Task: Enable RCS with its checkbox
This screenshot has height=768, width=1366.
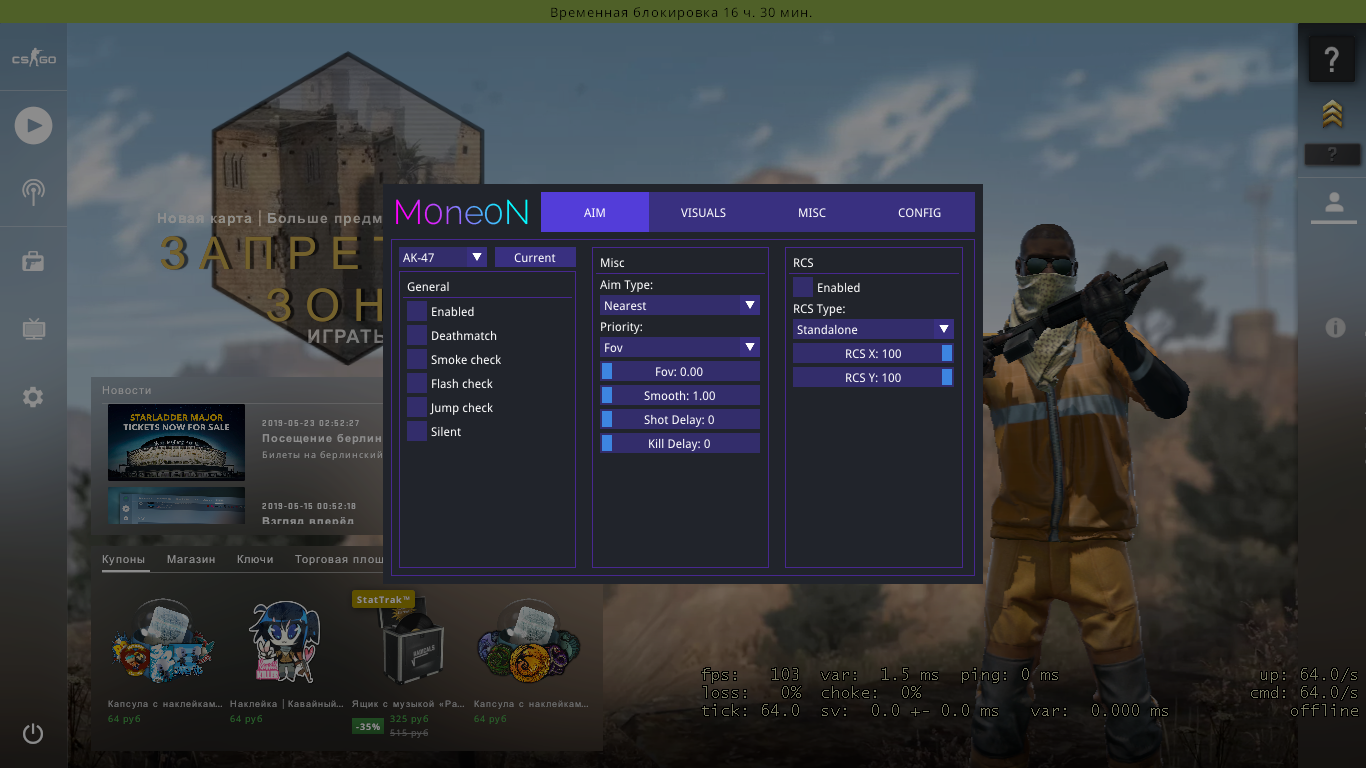Action: pyautogui.click(x=802, y=287)
